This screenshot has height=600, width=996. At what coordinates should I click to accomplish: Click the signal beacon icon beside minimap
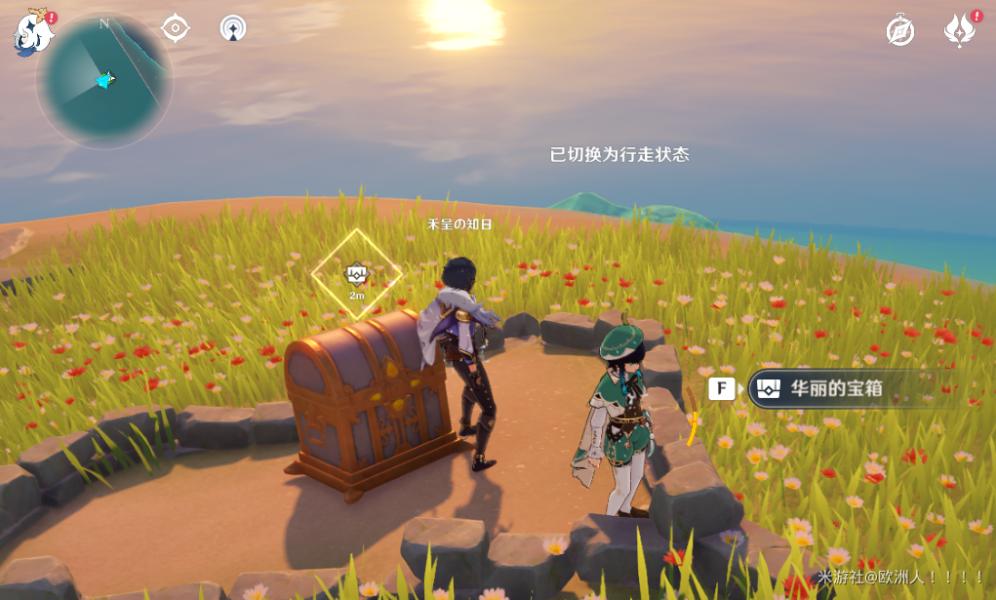[233, 28]
